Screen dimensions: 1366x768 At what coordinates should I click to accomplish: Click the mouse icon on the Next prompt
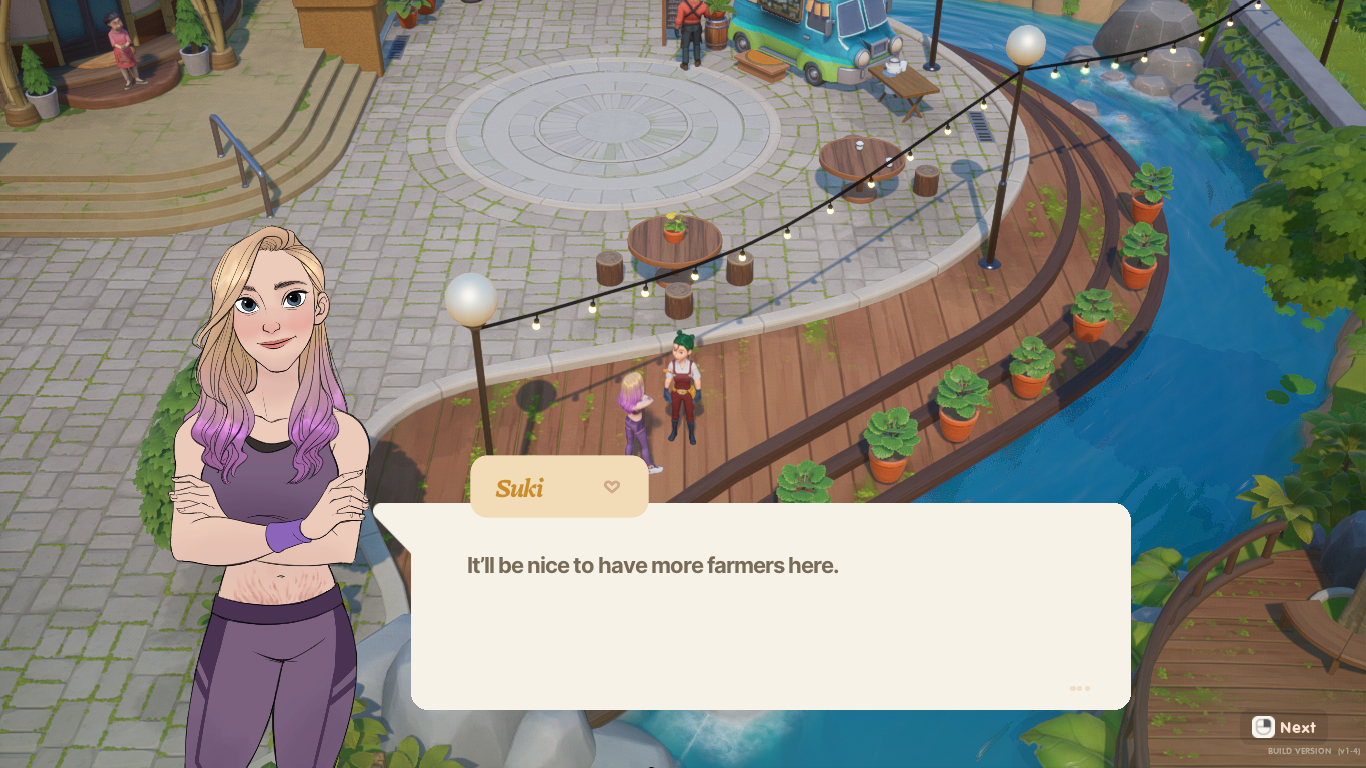pos(1262,727)
